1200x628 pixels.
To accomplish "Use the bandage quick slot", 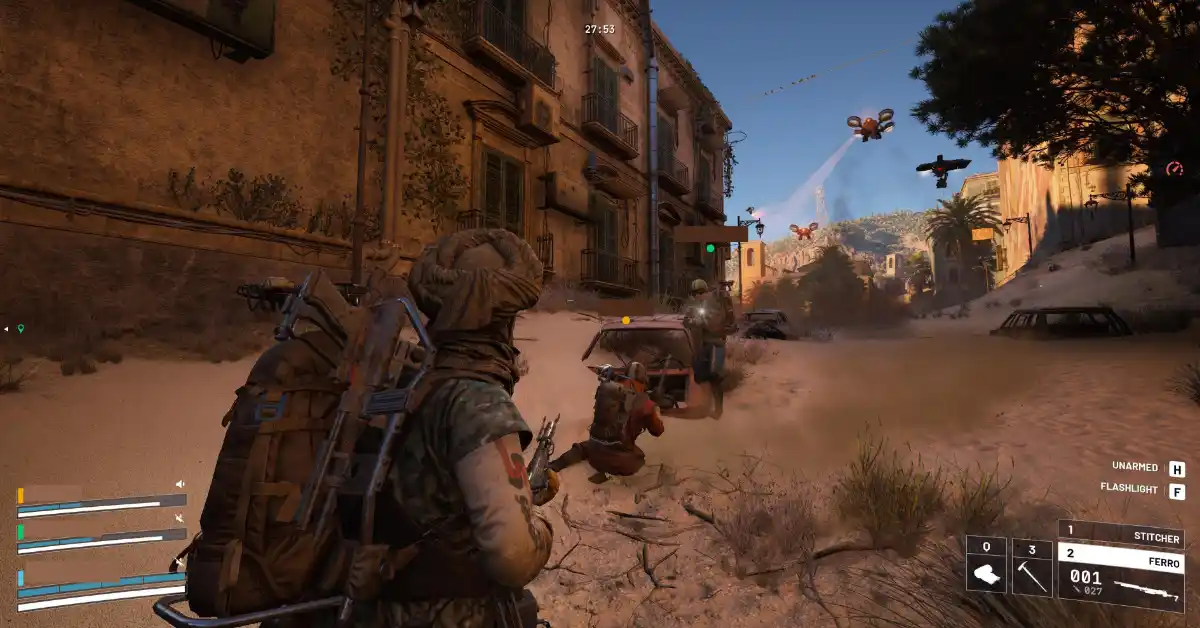I will 985,566.
